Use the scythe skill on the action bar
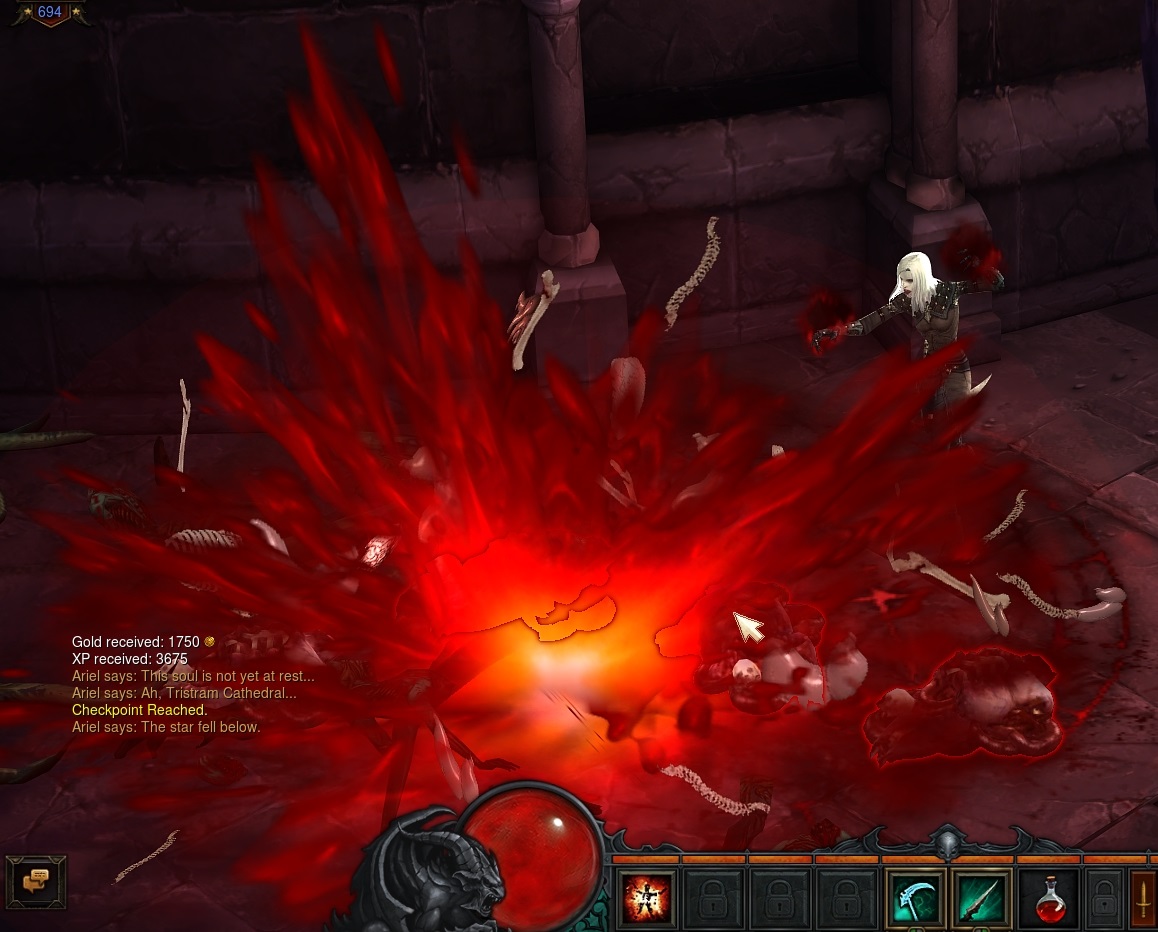The image size is (1158, 932). click(914, 898)
